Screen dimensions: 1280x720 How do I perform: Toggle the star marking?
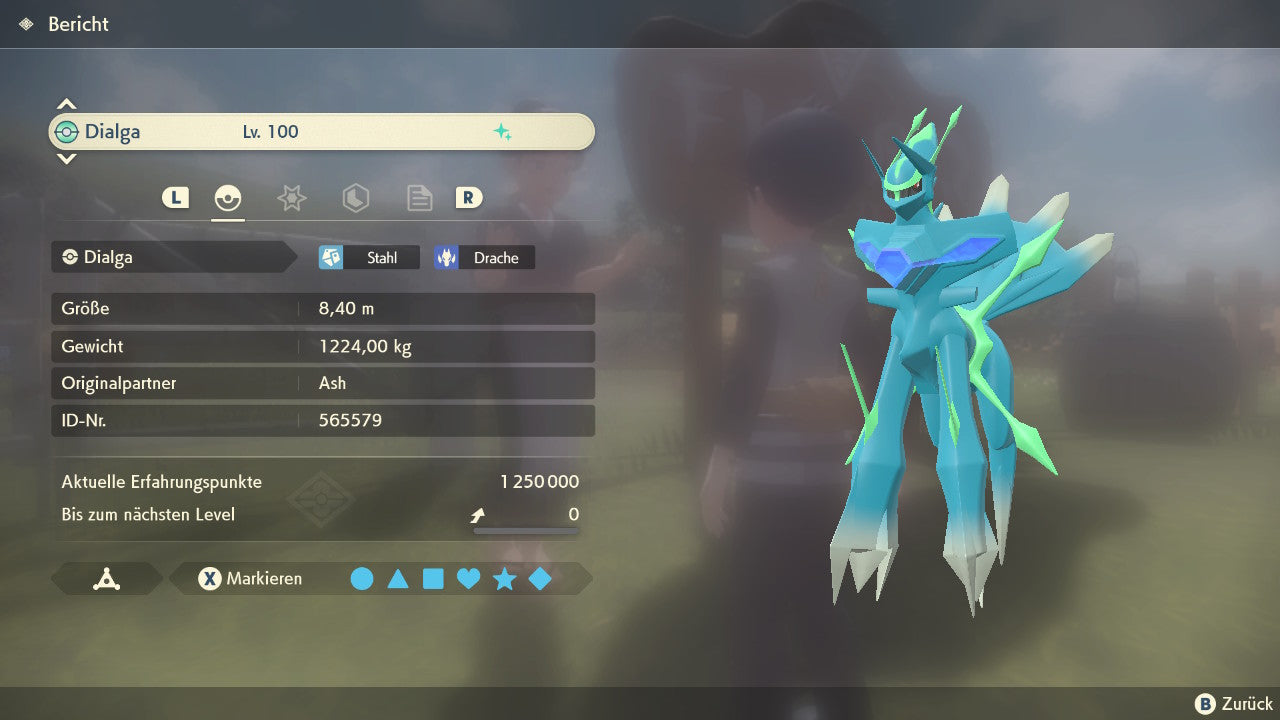tap(504, 578)
